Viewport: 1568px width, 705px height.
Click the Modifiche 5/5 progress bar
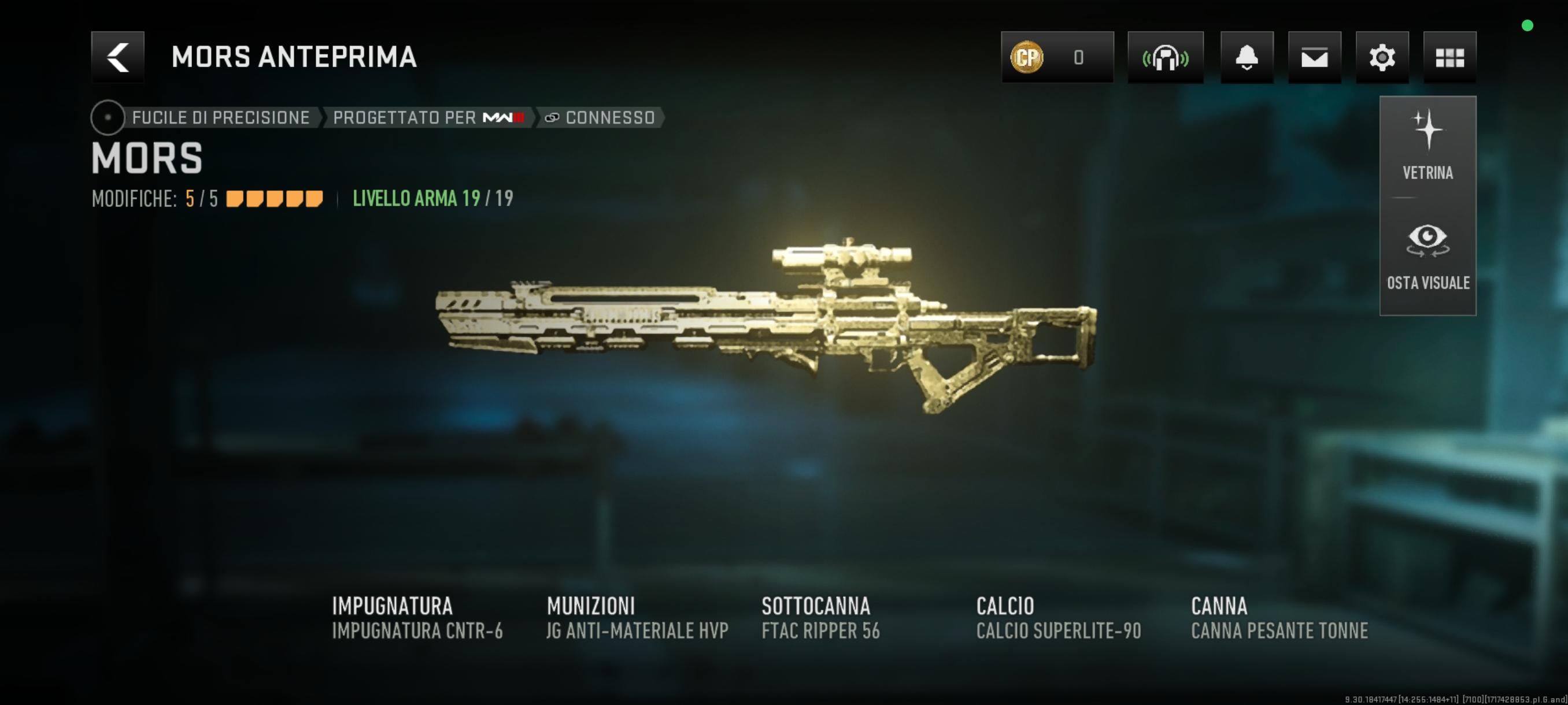[x=273, y=198]
